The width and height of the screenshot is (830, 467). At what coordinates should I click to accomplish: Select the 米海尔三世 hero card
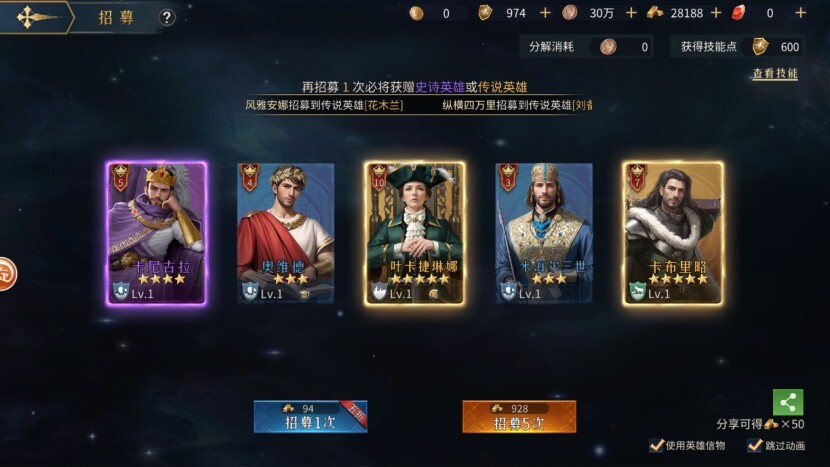(x=544, y=233)
